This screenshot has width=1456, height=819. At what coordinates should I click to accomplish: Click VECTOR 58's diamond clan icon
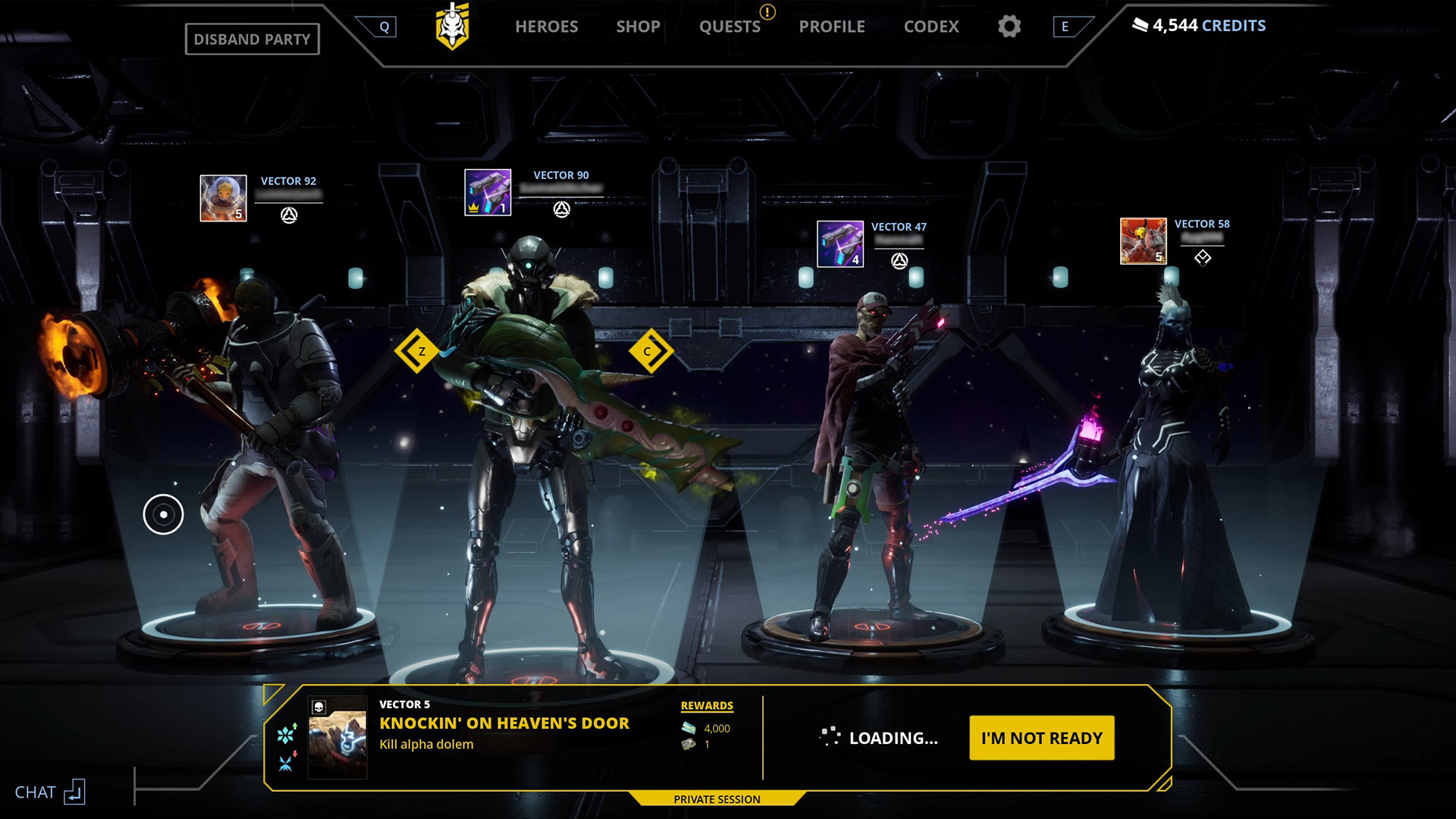click(x=1204, y=257)
